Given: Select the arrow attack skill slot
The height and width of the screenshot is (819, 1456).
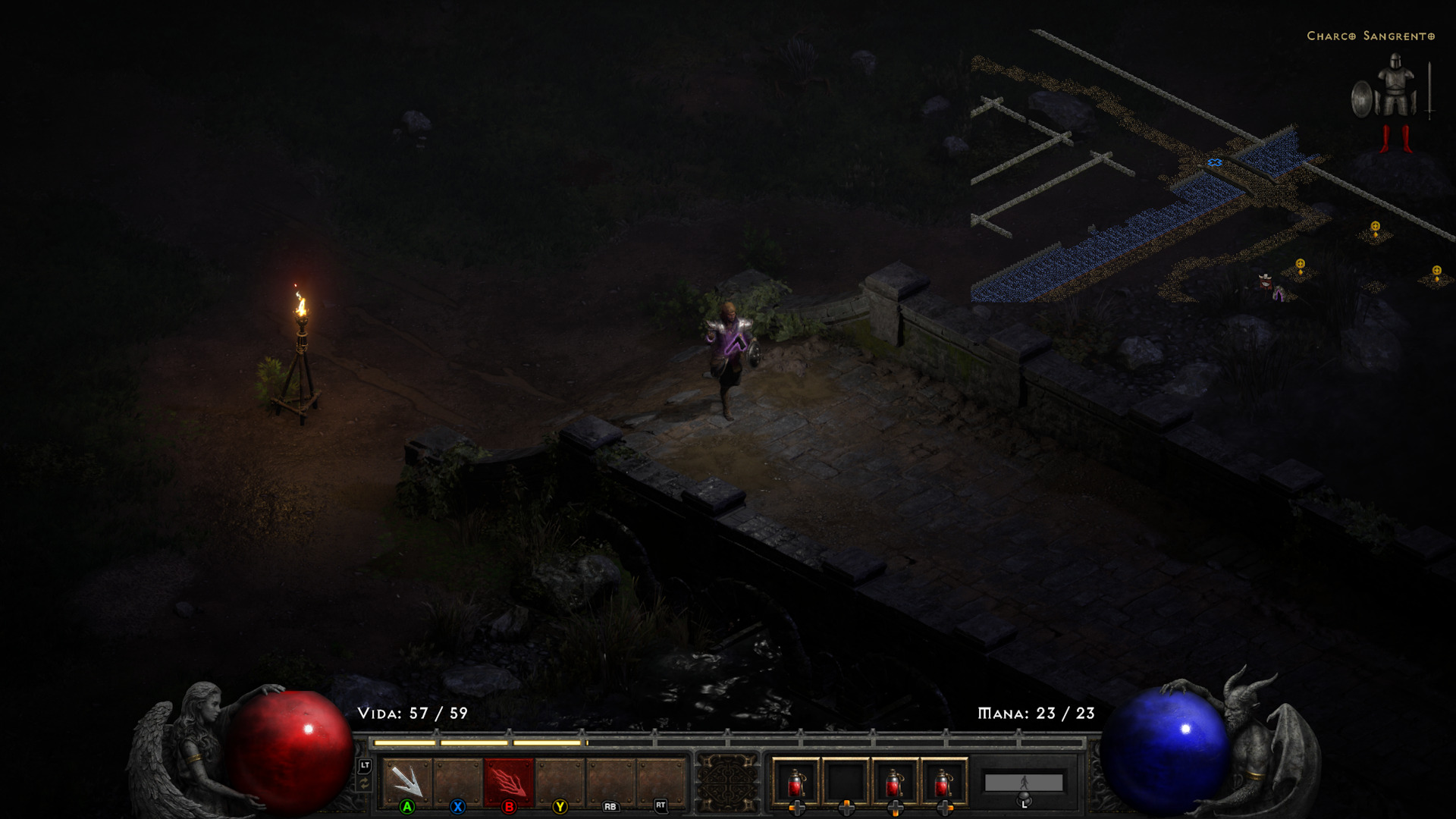Looking at the screenshot, I should click(x=407, y=781).
